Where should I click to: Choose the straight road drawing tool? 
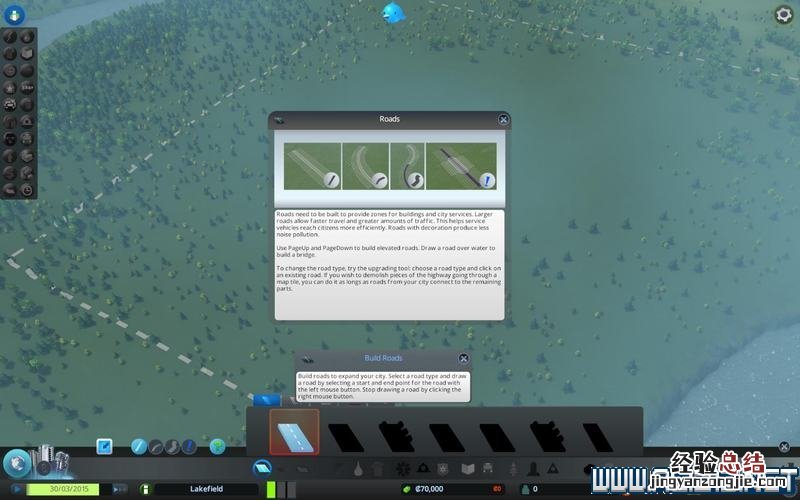click(x=139, y=446)
